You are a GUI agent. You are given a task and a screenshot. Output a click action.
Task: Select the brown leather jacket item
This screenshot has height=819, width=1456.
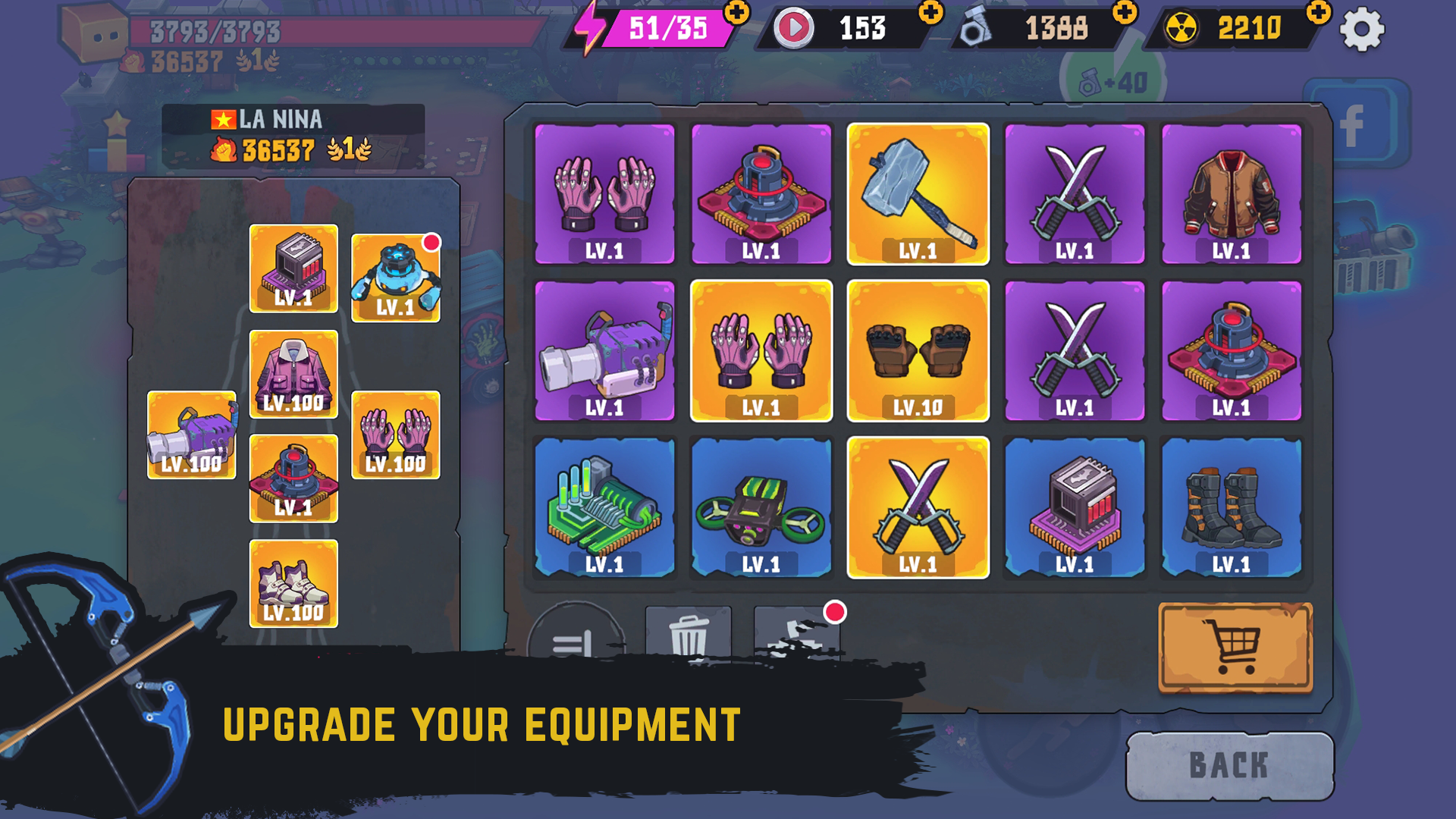(1231, 194)
